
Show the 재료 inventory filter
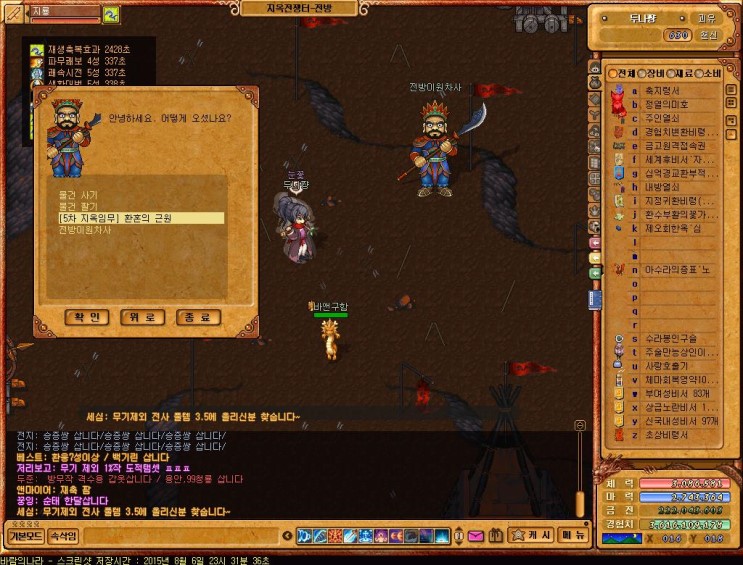682,73
